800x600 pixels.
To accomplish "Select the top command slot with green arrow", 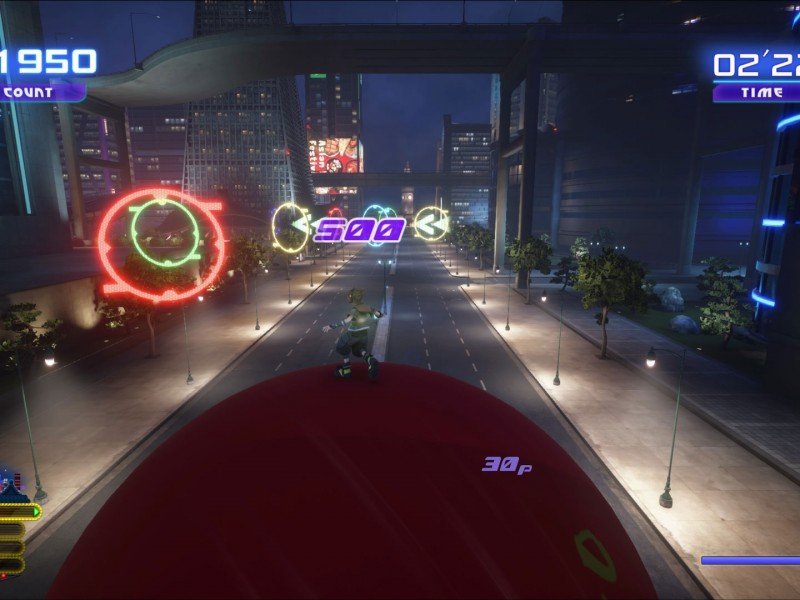I will tap(20, 512).
